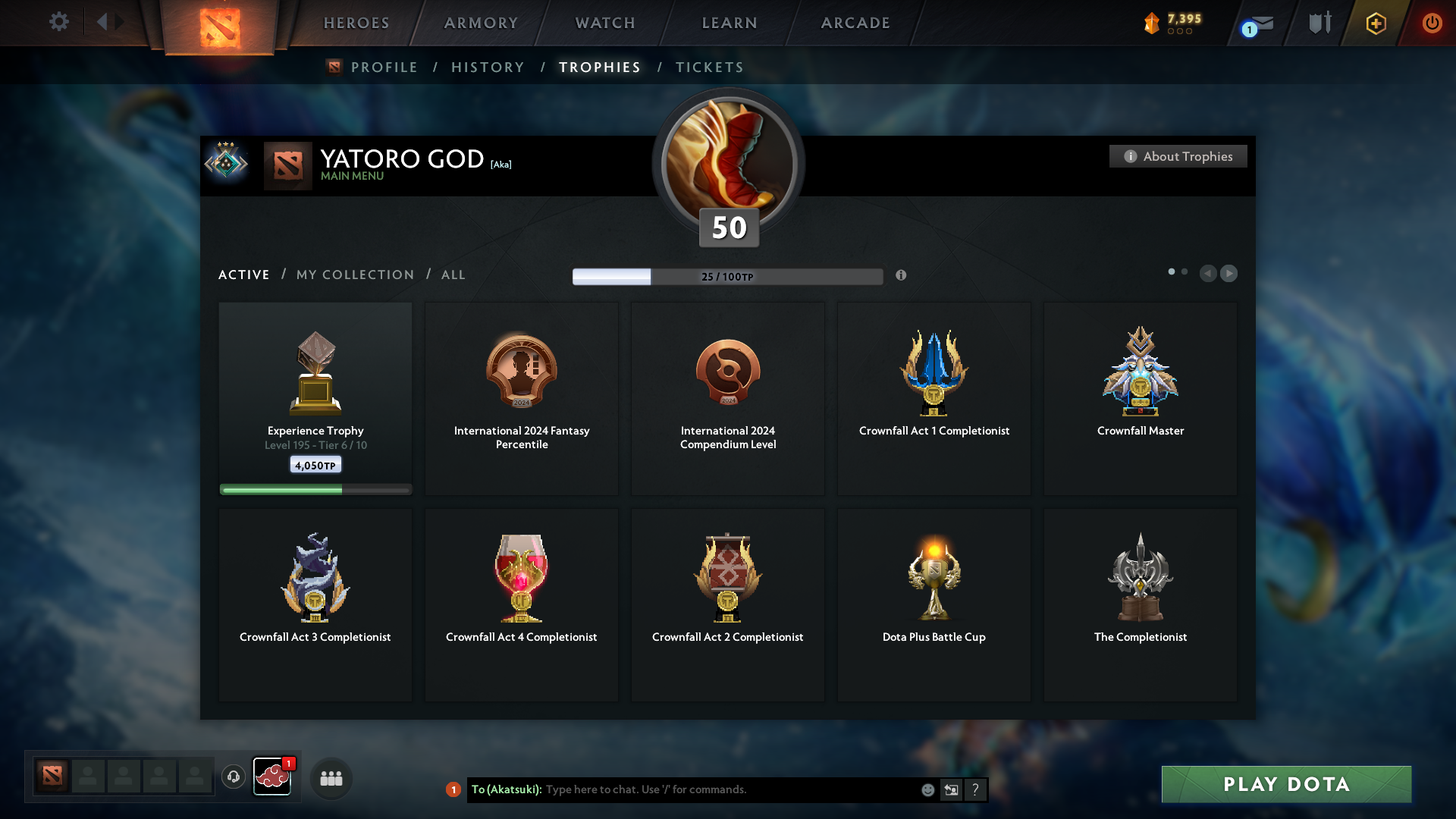Click the Akatsuki party avatar thumbnail

coord(272,777)
